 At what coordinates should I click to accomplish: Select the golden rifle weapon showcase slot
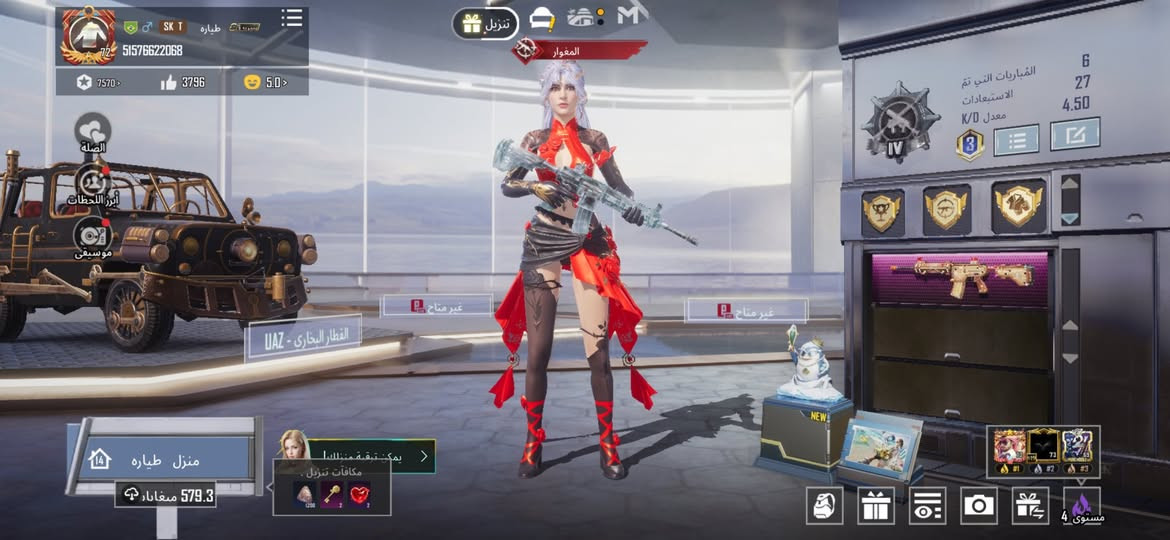click(x=959, y=279)
